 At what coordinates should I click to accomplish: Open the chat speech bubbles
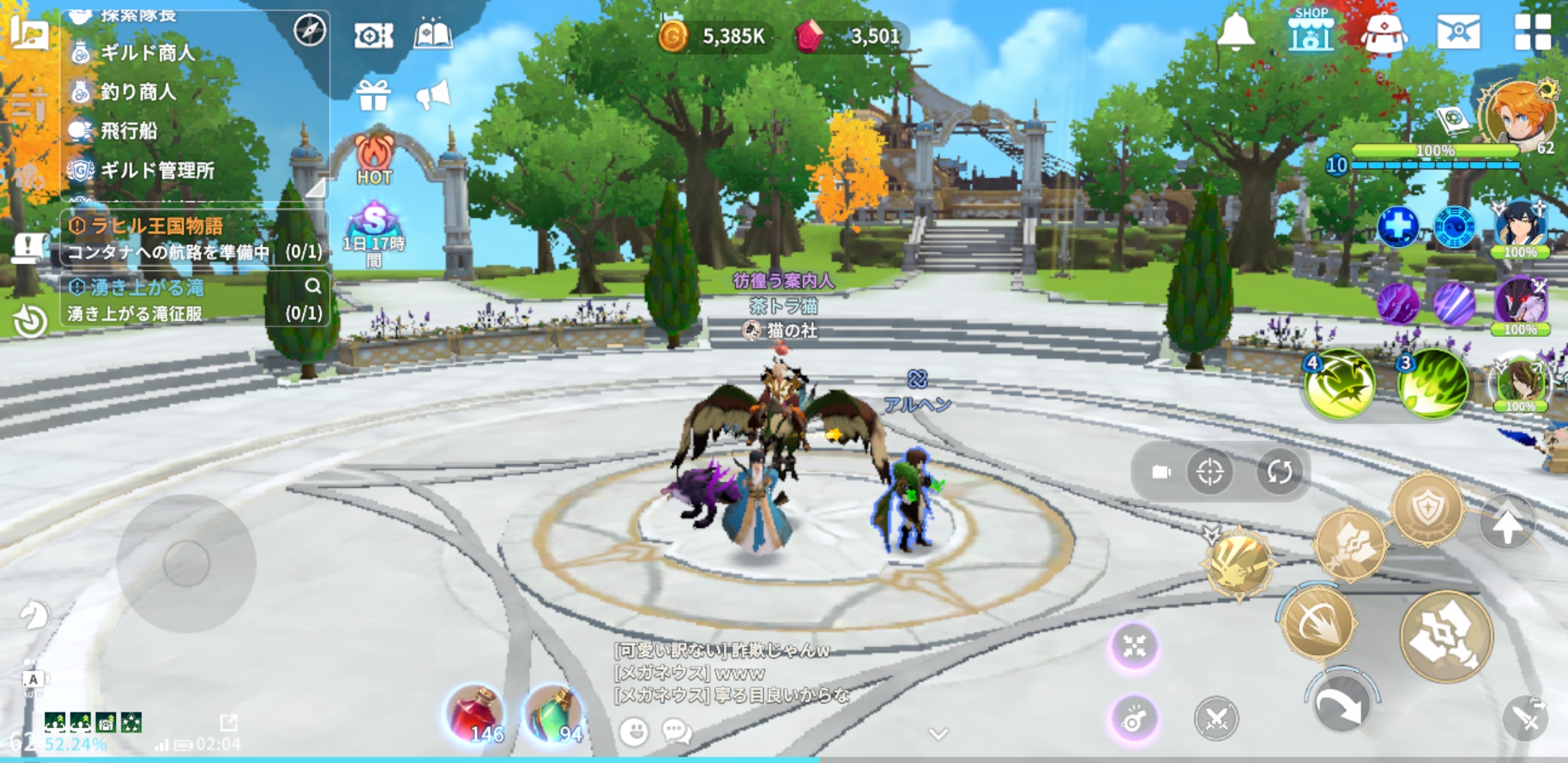coord(677,731)
